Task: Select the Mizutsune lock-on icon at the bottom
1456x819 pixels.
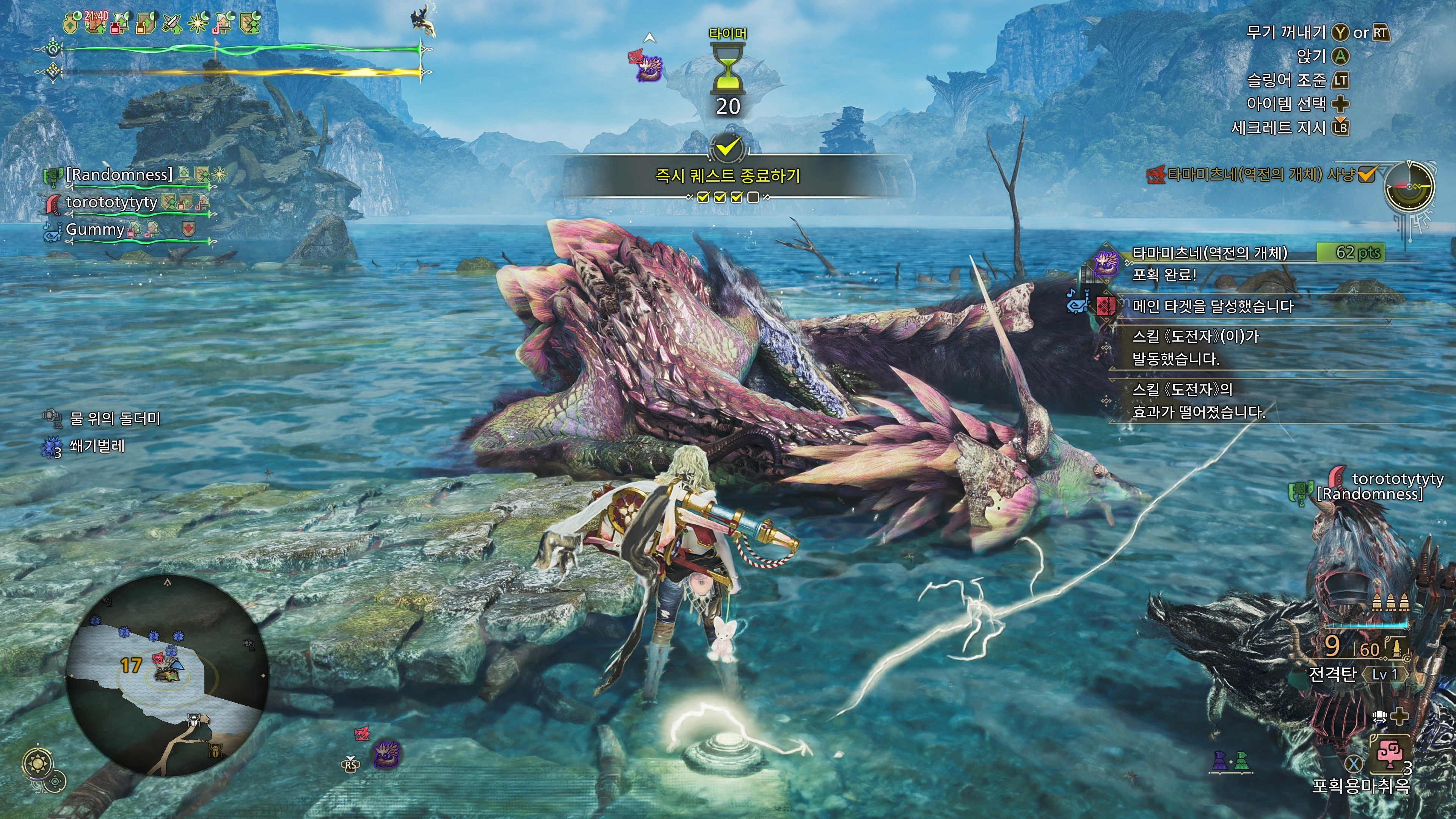Action: 386,754
